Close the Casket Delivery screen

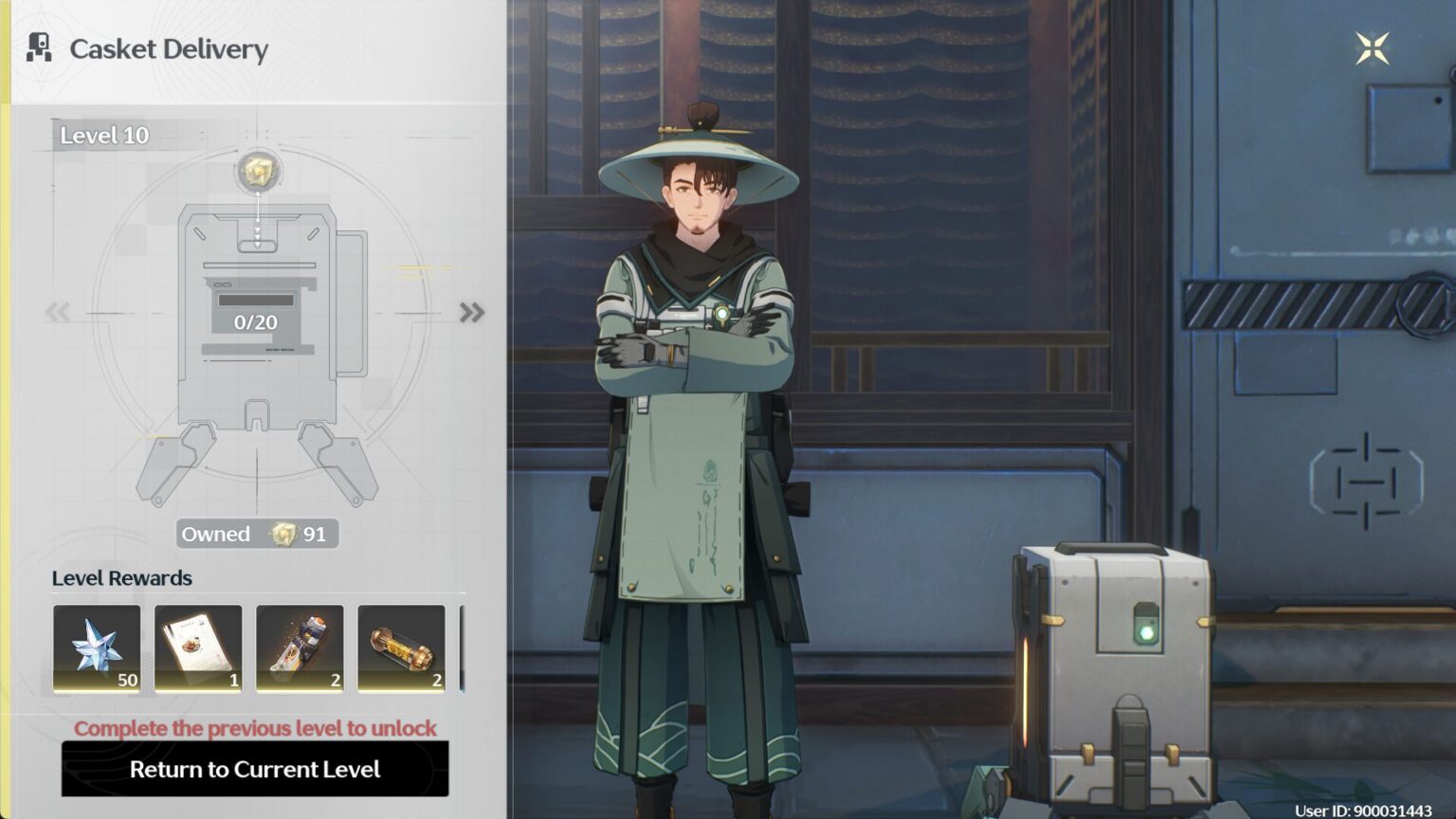point(1372,48)
